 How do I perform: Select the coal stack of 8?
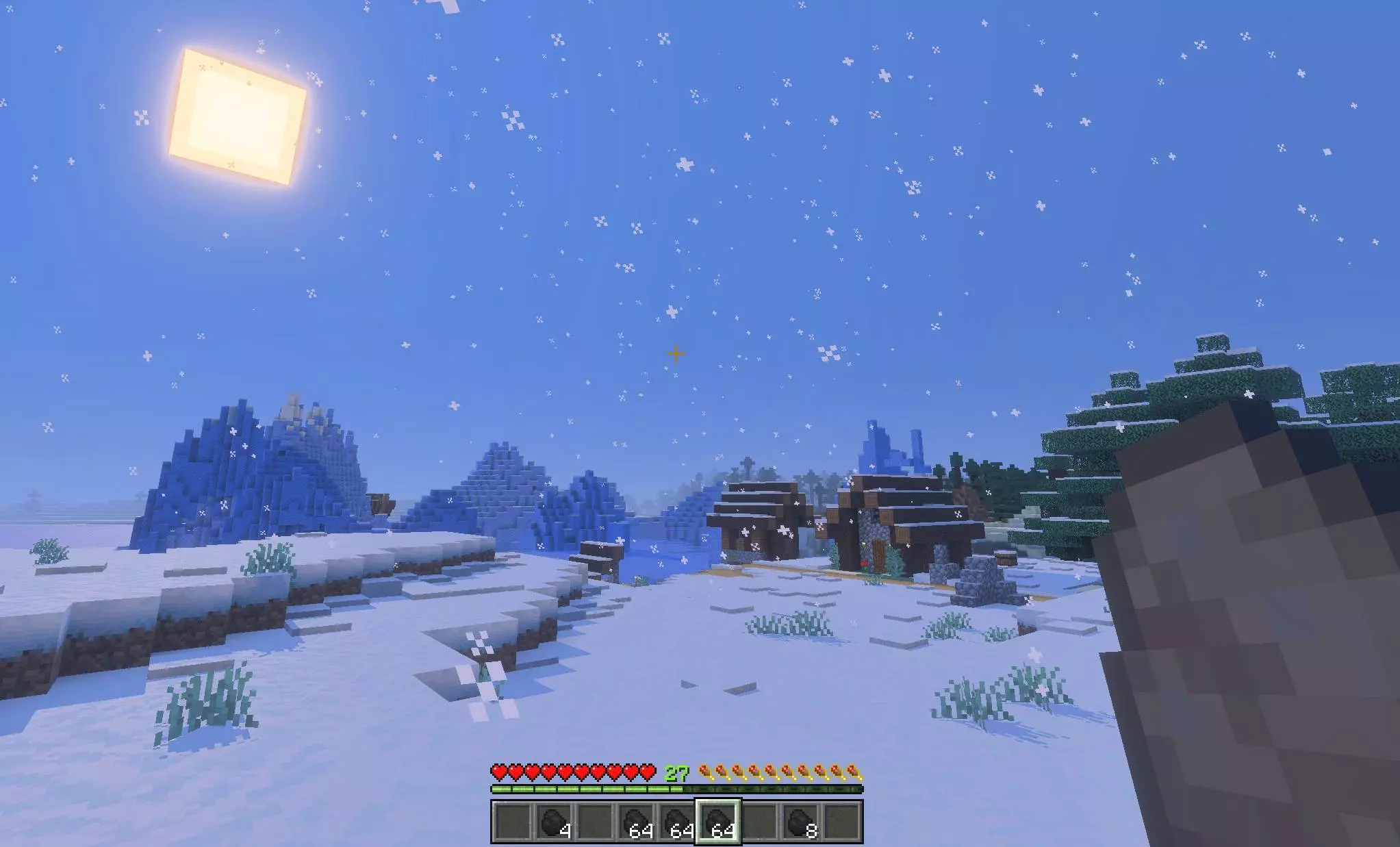[800, 822]
